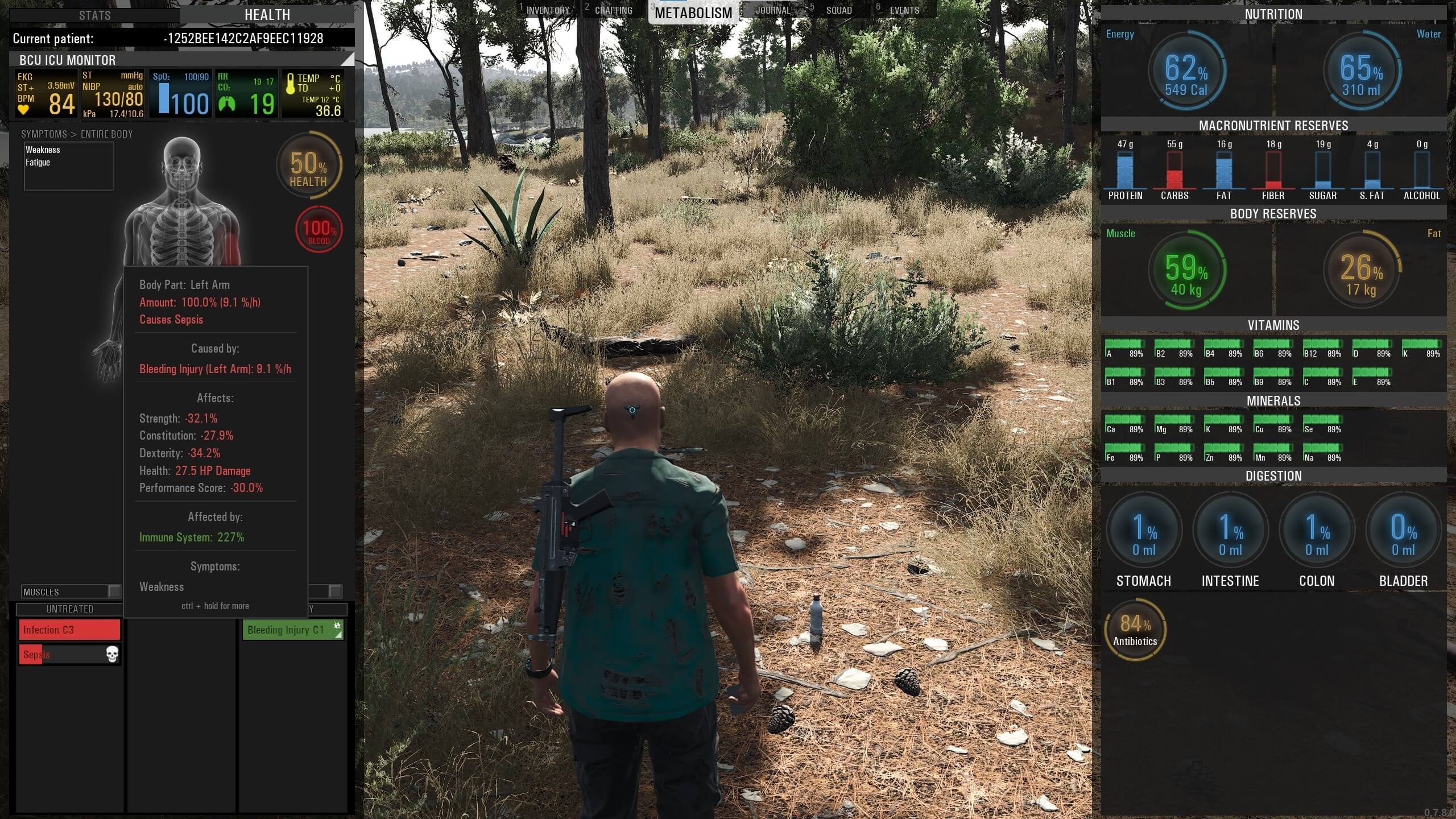
Task: Switch to the Stats panel tab
Action: tap(95, 15)
